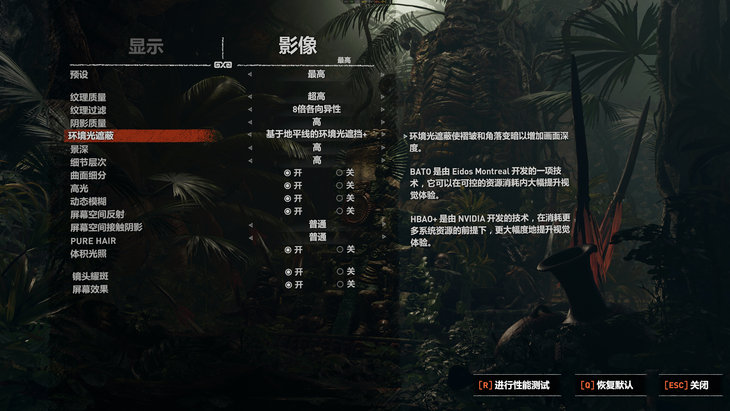The height and width of the screenshot is (411, 730).
Task: Click the 纹理质量 texture quality label
Action: (88, 96)
